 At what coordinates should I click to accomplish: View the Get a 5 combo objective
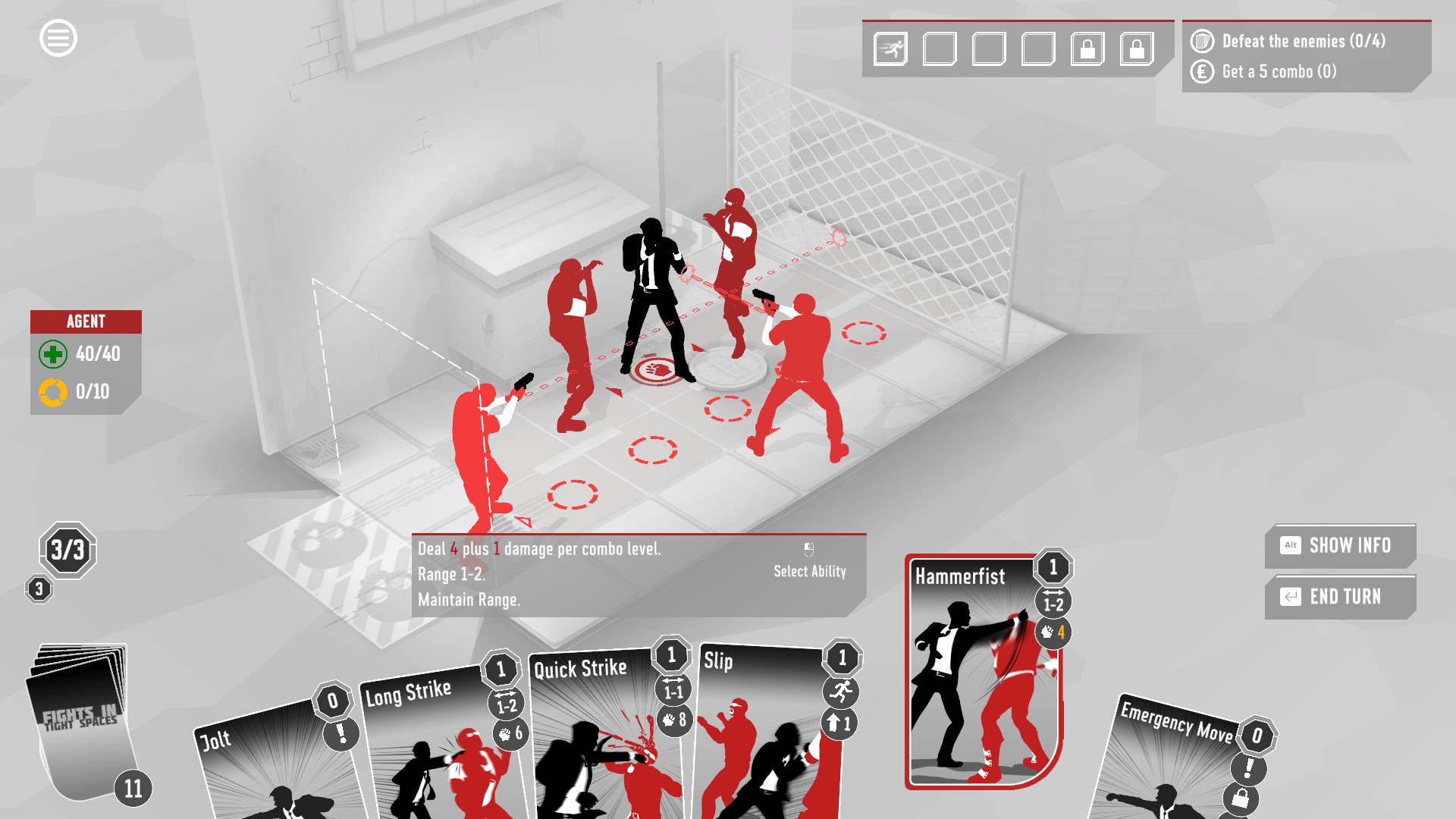(1279, 71)
